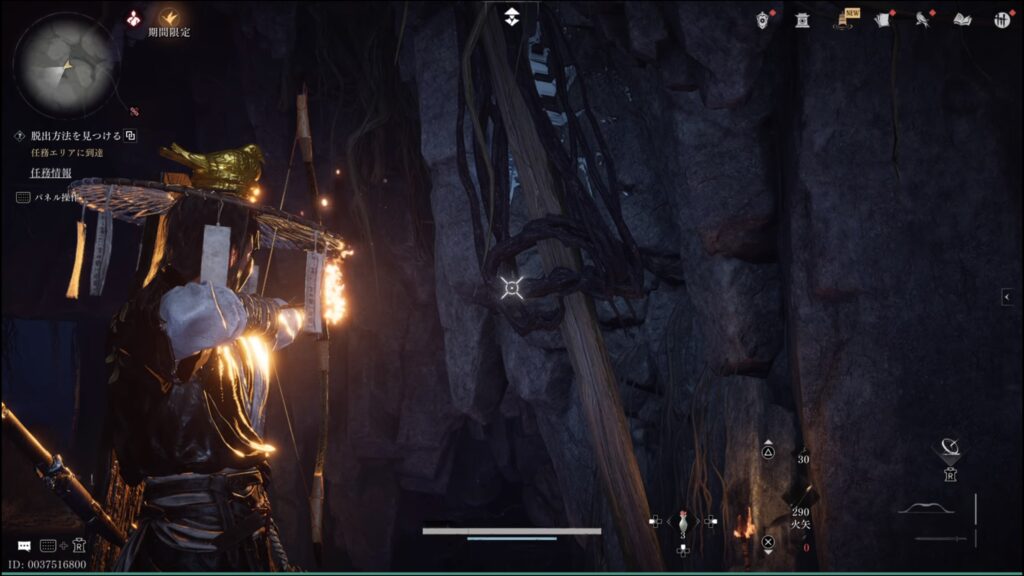Viewport: 1024px width, 576px height.
Task: Open the round weapons icon menu
Action: coord(1000,19)
